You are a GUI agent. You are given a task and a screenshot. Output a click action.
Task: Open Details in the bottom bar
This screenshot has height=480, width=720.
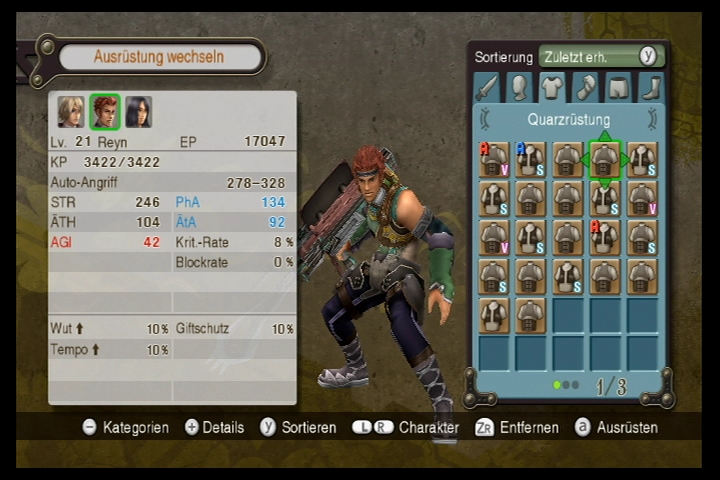[214, 427]
